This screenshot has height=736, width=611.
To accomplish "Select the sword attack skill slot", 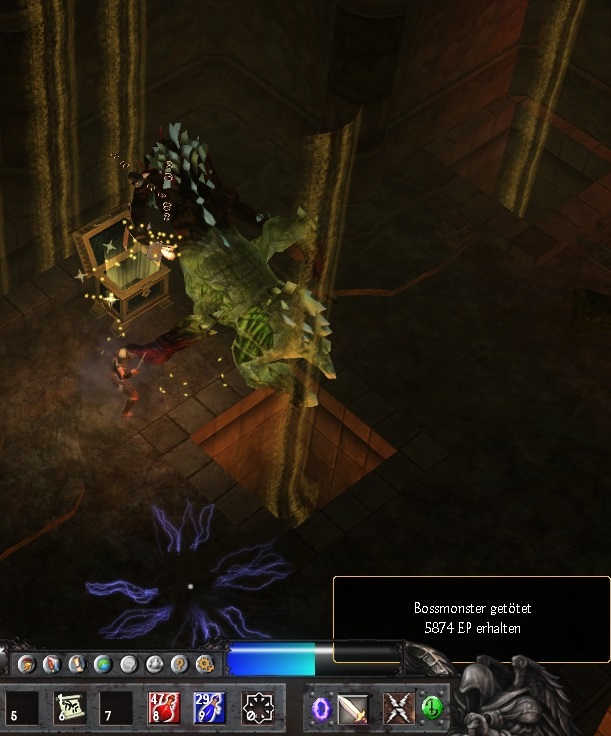I will [x=353, y=708].
